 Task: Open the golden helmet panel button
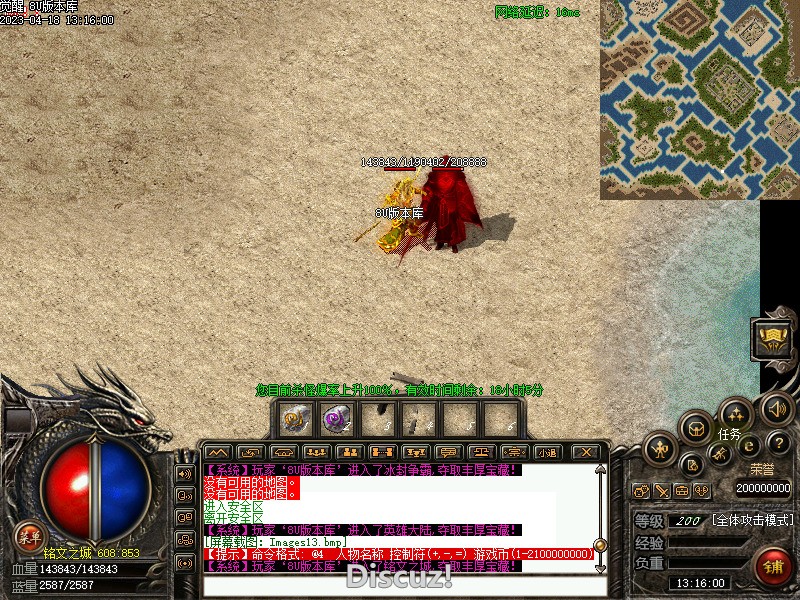point(772,340)
